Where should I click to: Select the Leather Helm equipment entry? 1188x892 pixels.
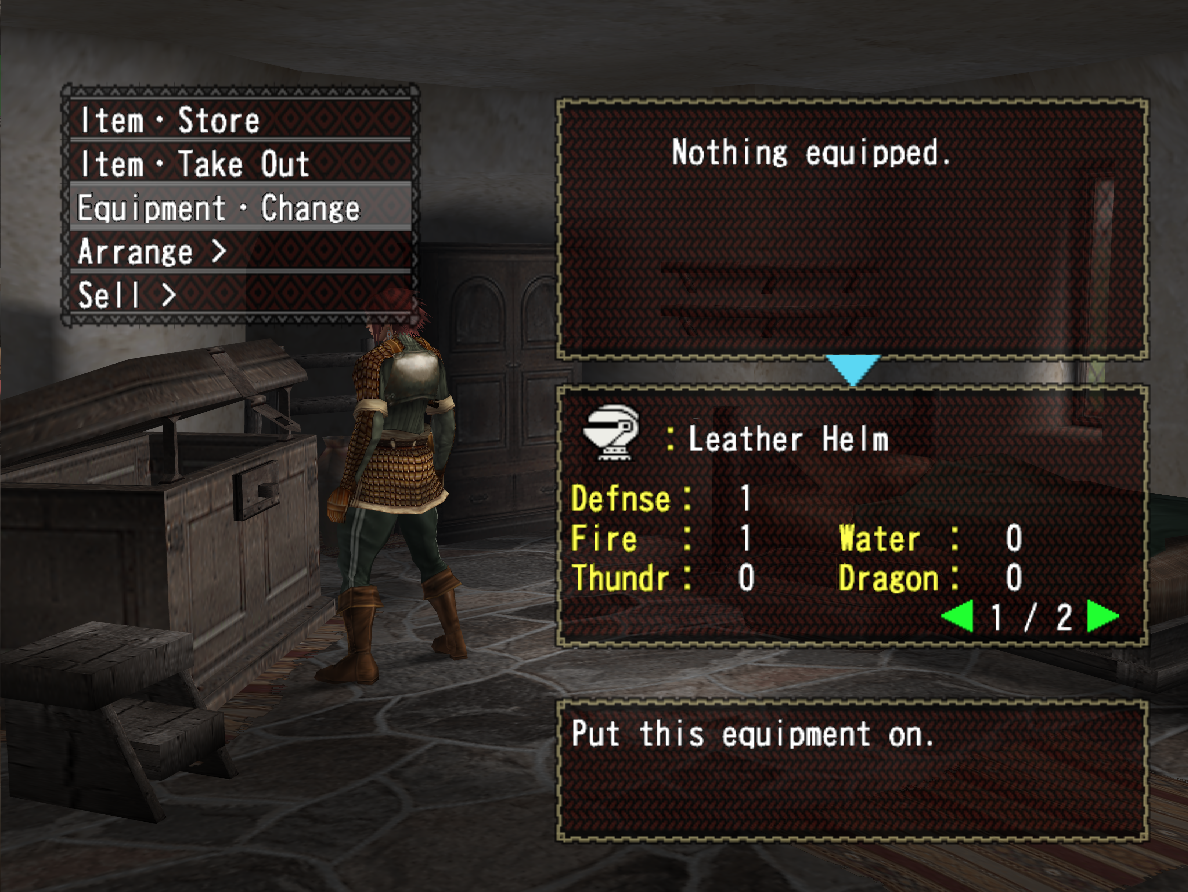point(788,439)
